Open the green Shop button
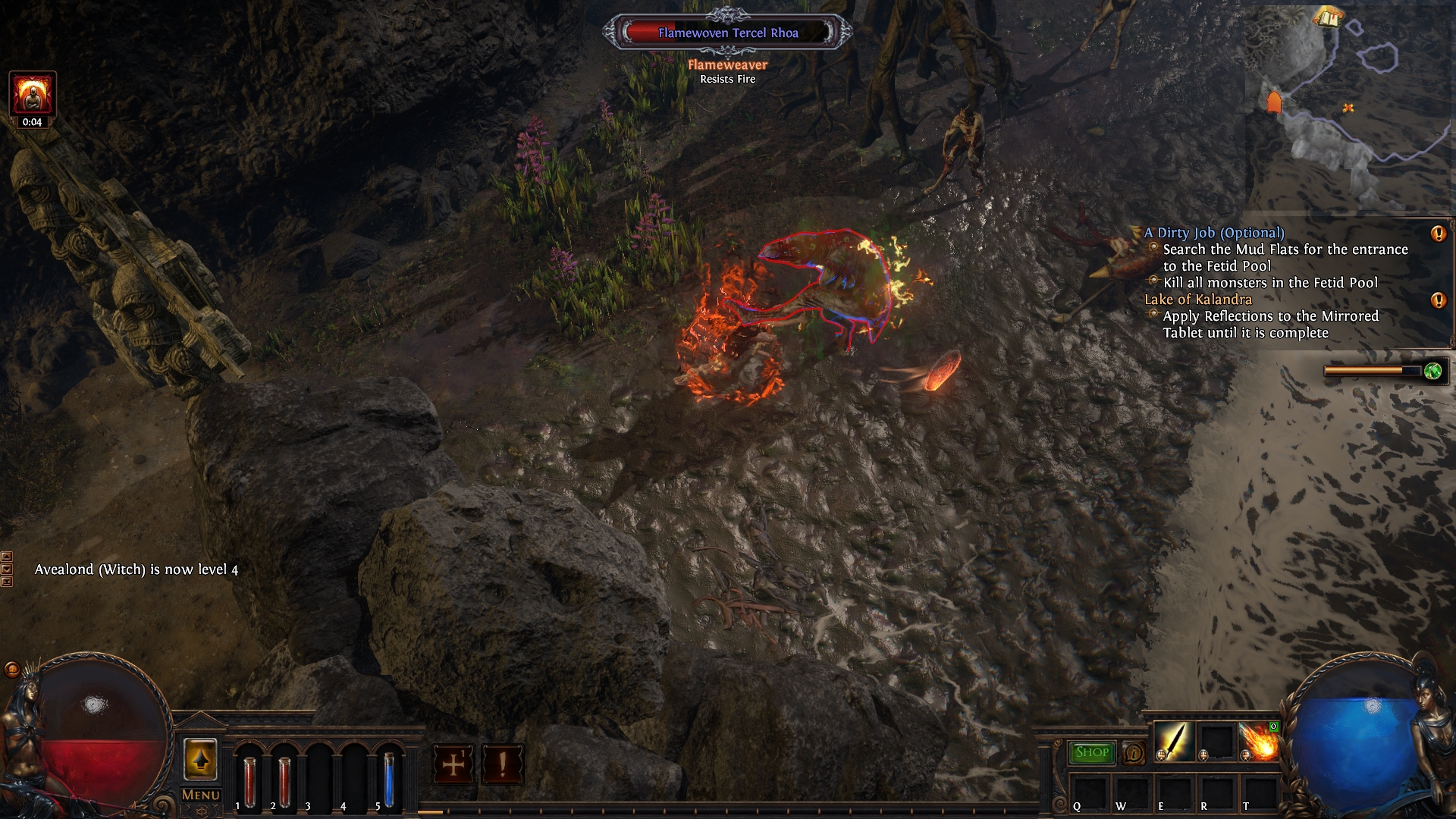Screen dimensions: 1456x819 point(1092,752)
